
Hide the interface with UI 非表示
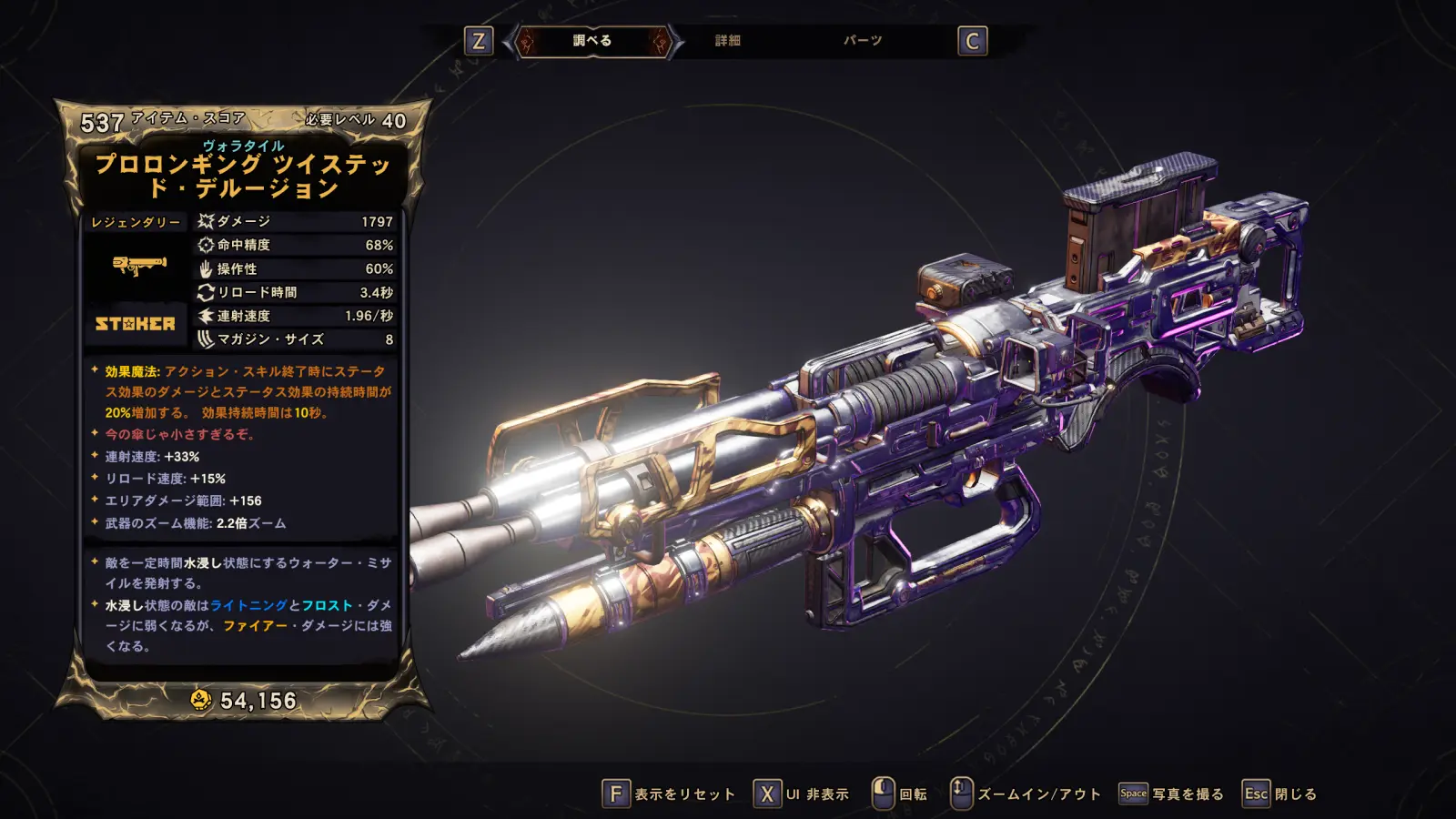click(802, 794)
